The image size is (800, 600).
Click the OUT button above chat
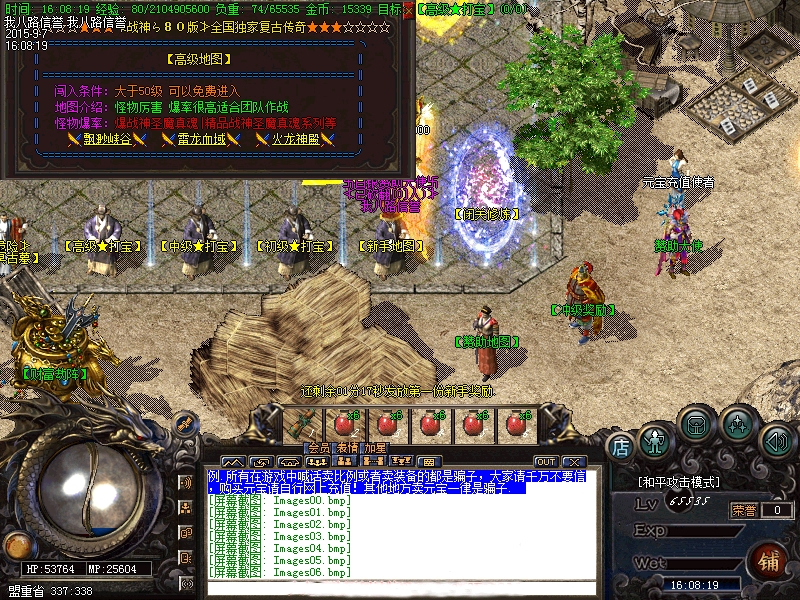click(545, 461)
